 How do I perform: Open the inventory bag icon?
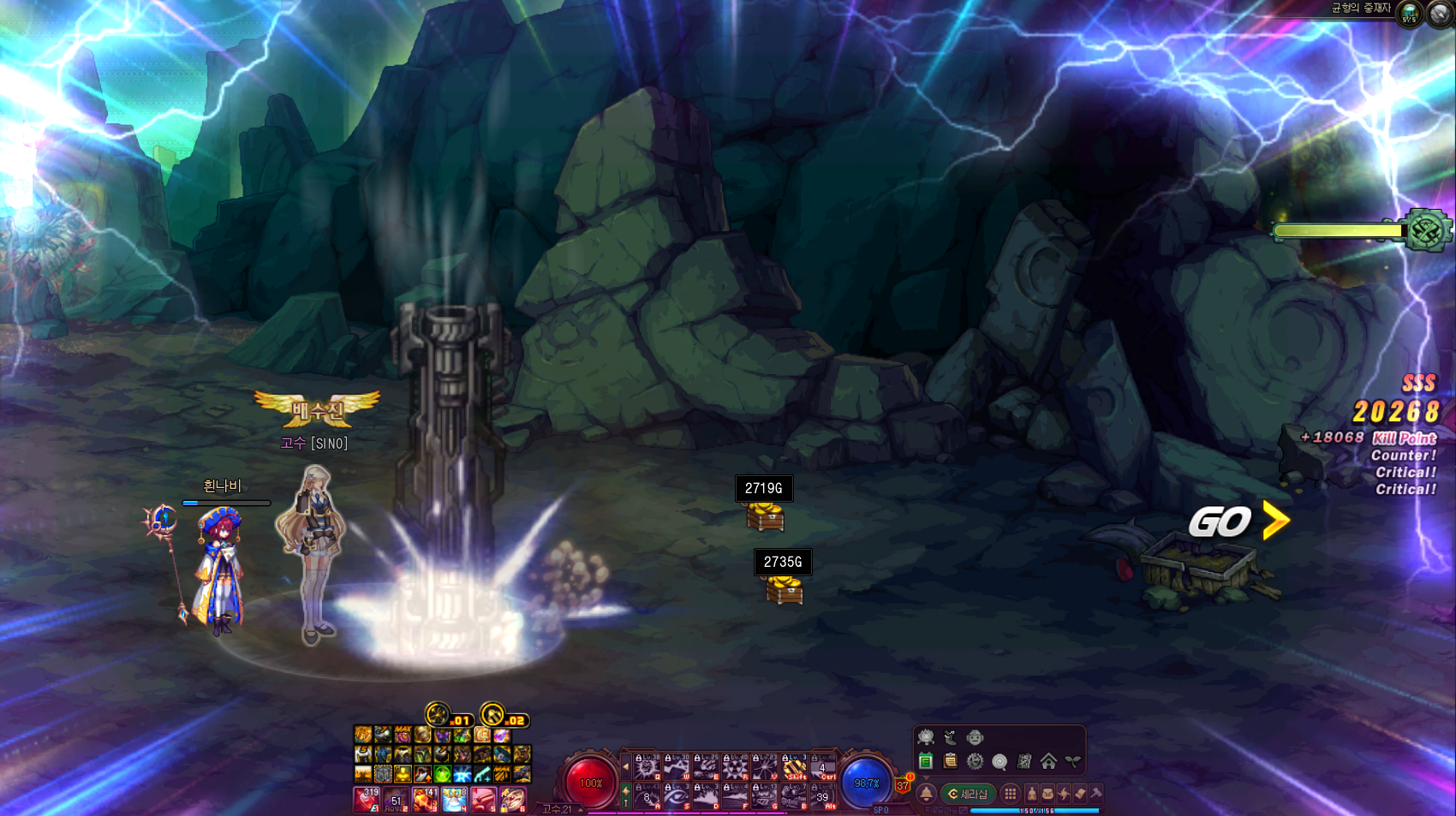[1047, 794]
